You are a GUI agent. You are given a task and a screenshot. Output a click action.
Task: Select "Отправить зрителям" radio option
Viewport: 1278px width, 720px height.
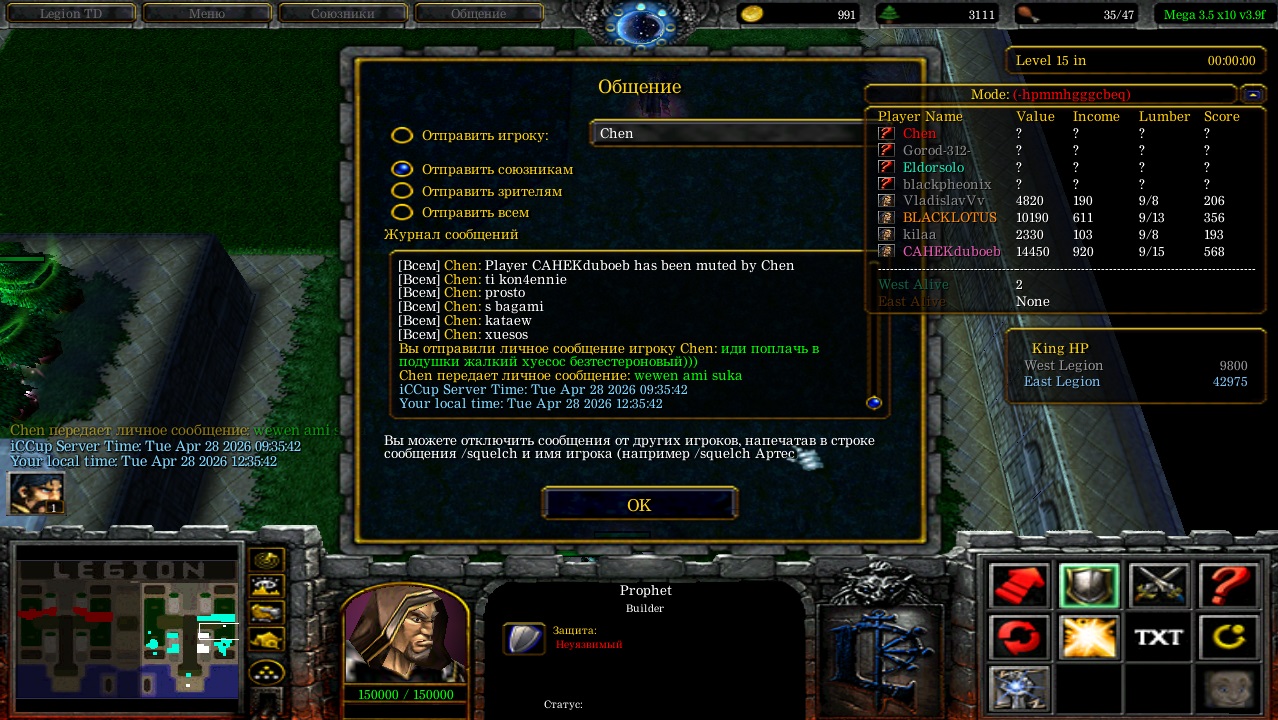[x=402, y=191]
